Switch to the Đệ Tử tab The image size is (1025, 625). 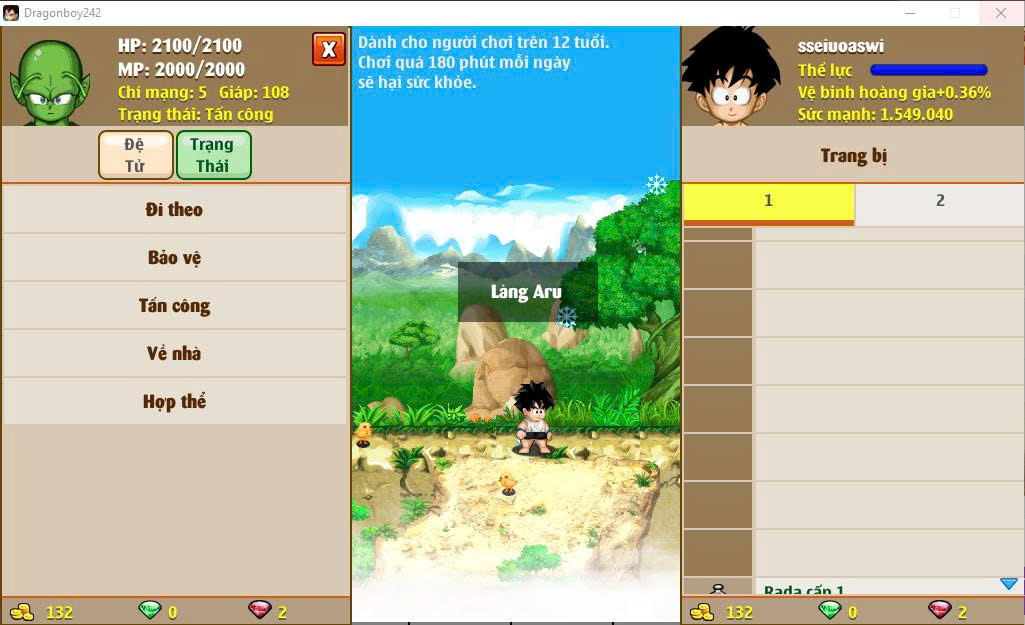(136, 155)
